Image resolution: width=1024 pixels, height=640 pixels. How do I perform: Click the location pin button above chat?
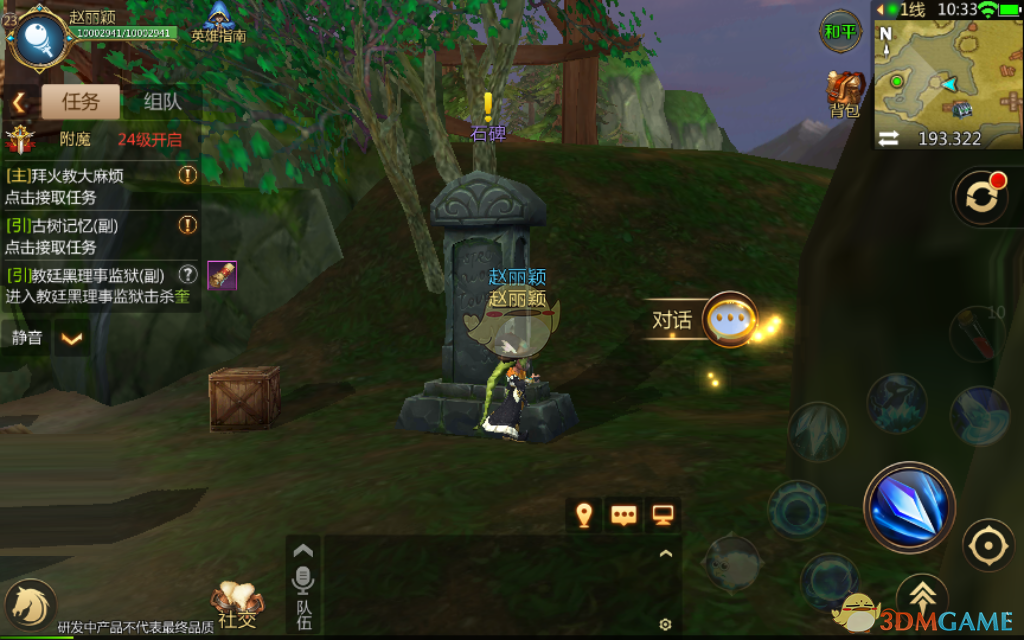[584, 515]
